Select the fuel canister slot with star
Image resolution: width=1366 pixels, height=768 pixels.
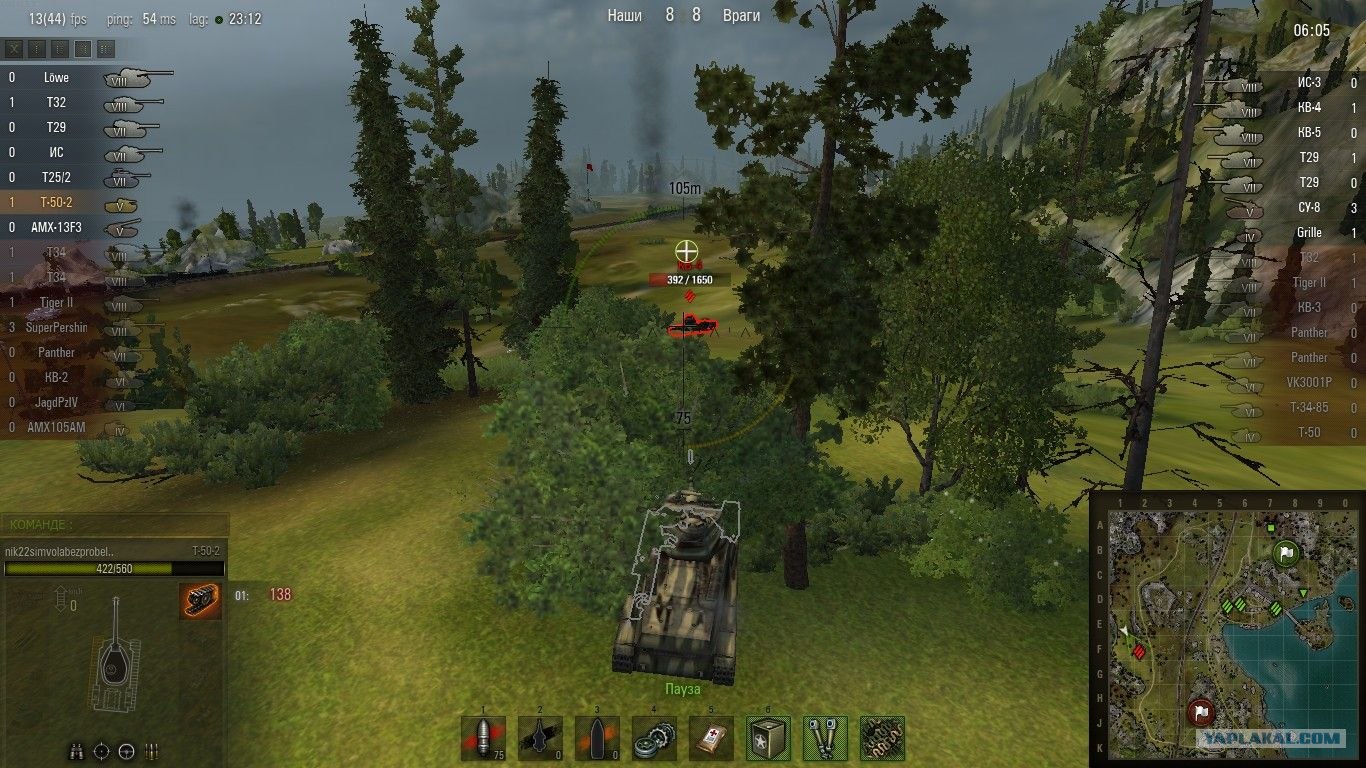(768, 738)
